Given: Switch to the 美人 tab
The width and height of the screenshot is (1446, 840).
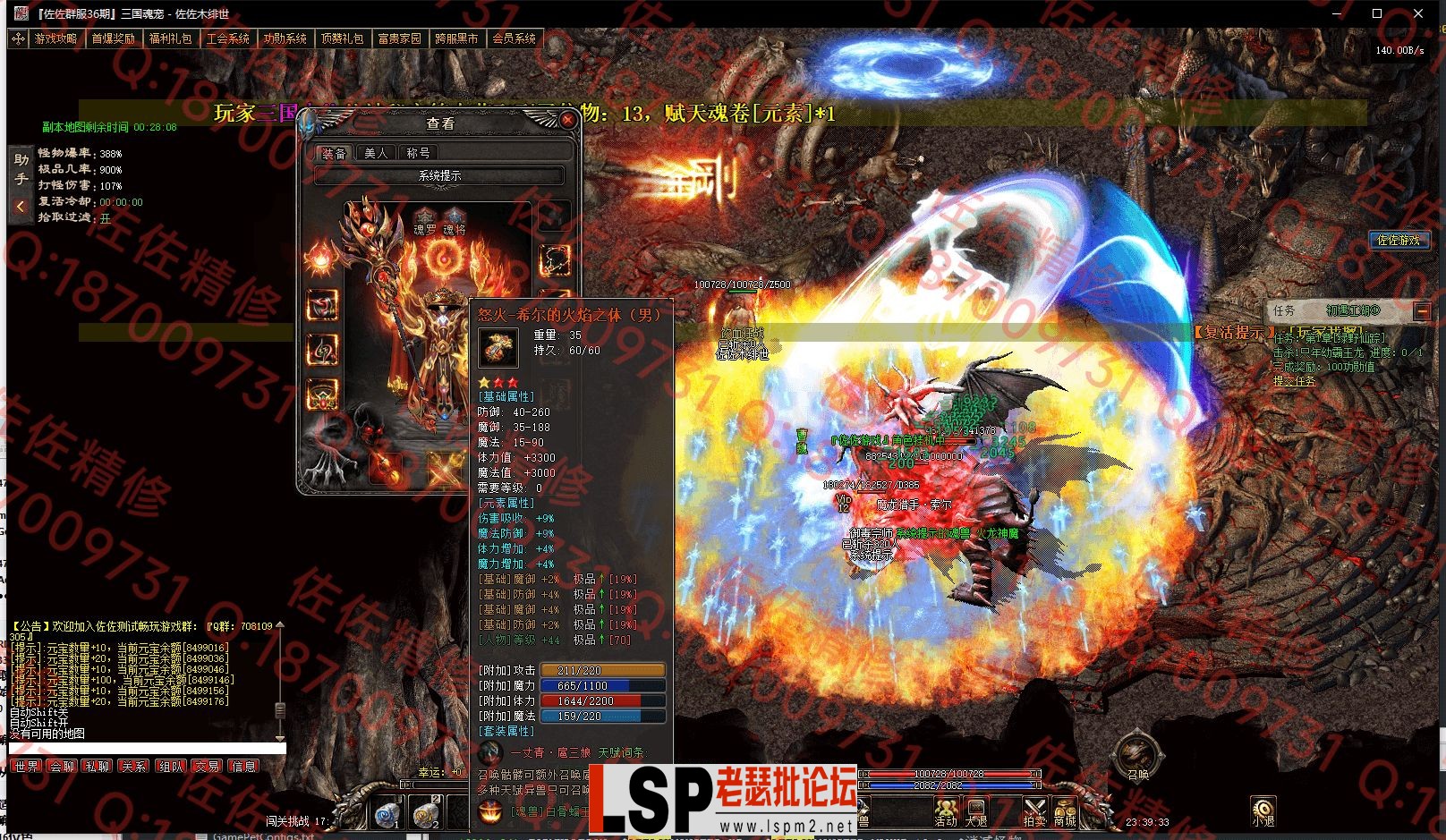Looking at the screenshot, I should tap(376, 153).
